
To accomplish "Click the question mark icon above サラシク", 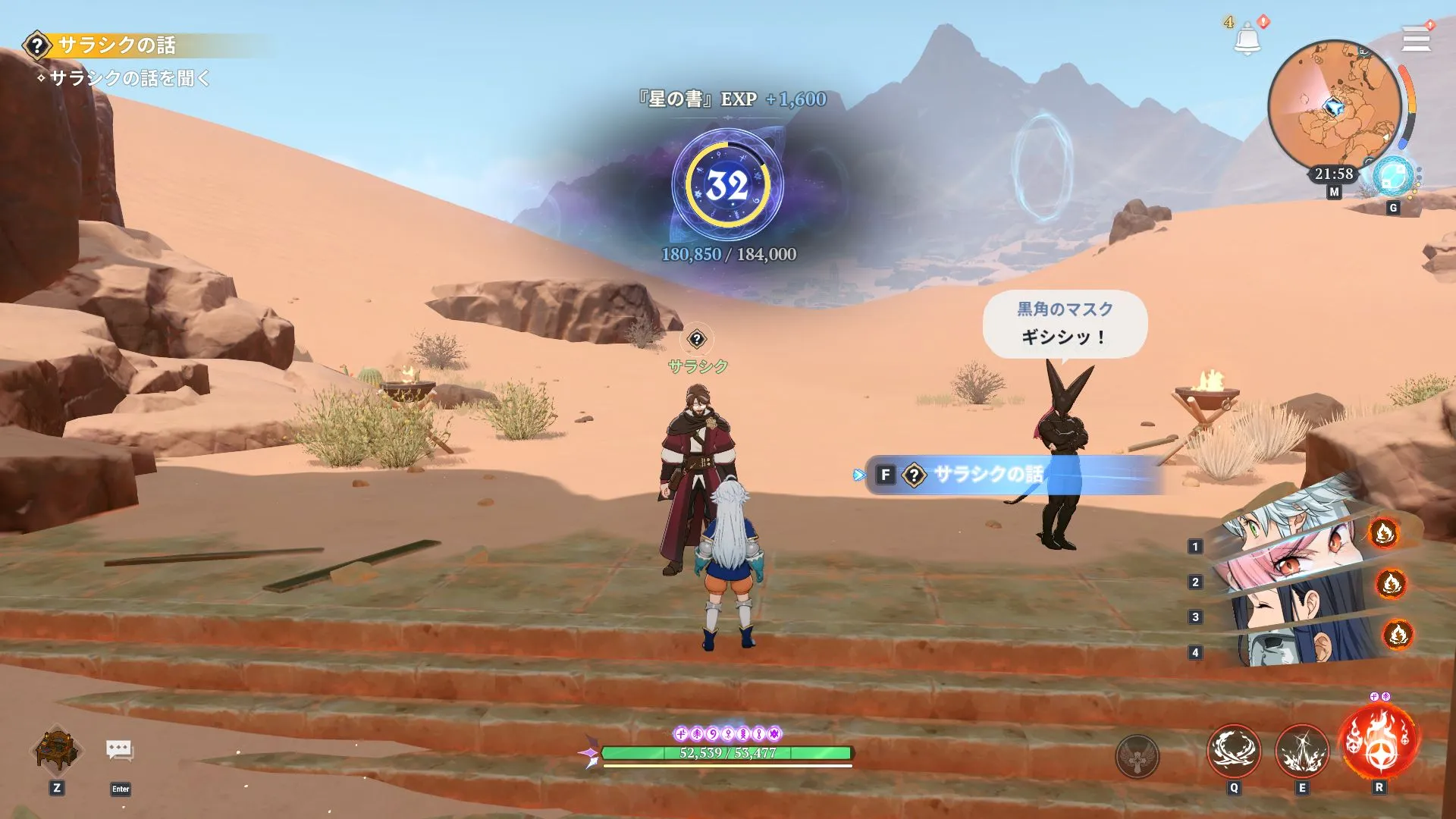I will [696, 340].
